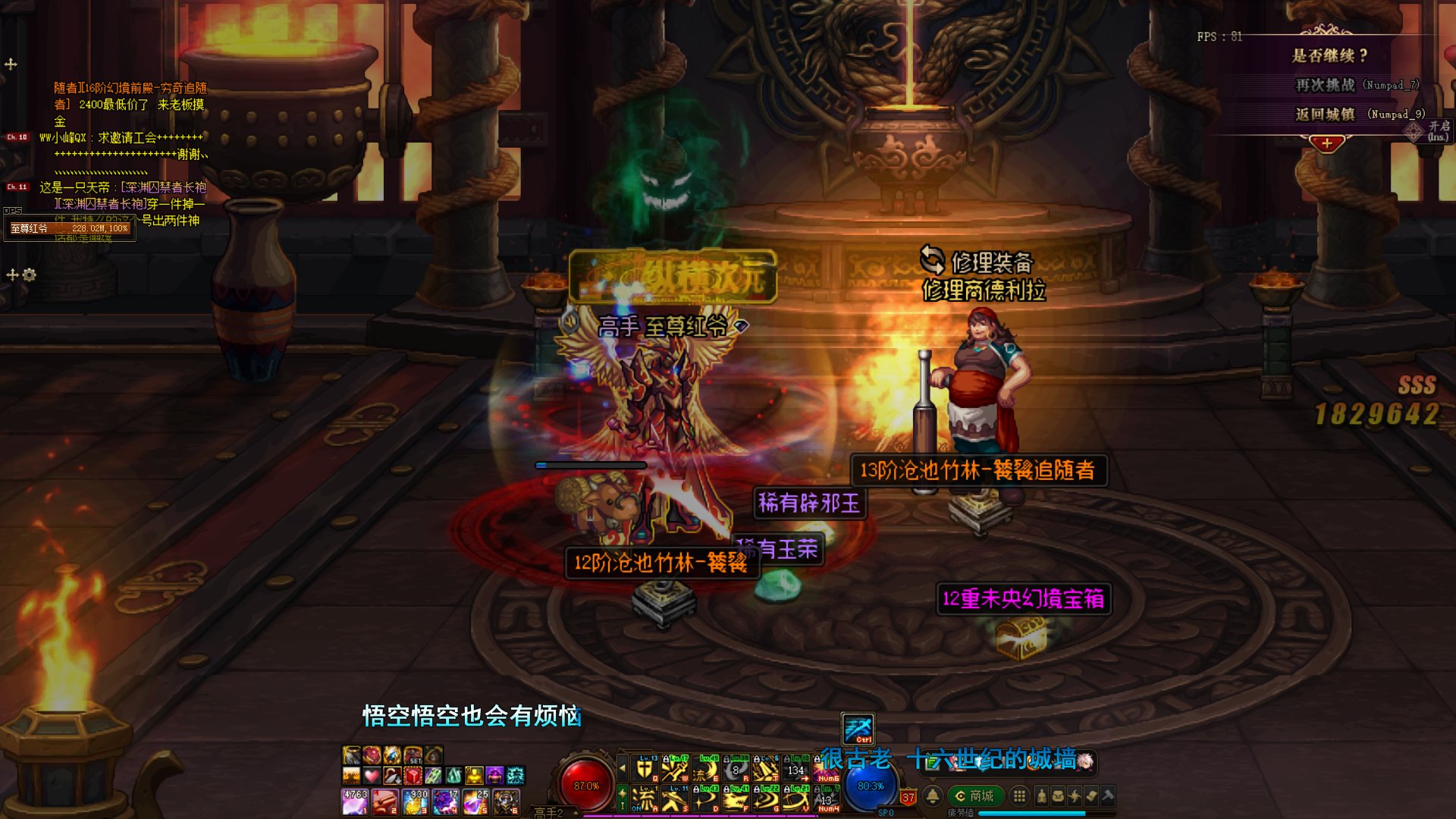Activate the shield cross skill icon
The width and height of the screenshot is (1456, 819).
point(644,769)
